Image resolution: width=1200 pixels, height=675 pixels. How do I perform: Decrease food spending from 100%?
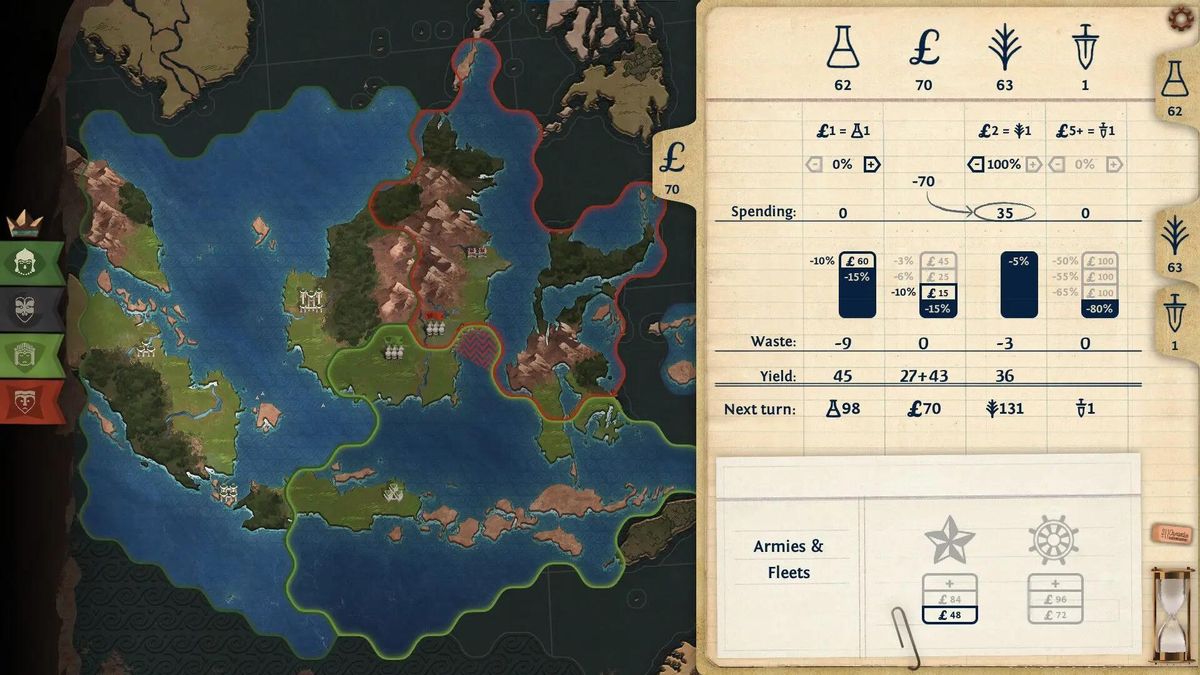pyautogui.click(x=976, y=164)
